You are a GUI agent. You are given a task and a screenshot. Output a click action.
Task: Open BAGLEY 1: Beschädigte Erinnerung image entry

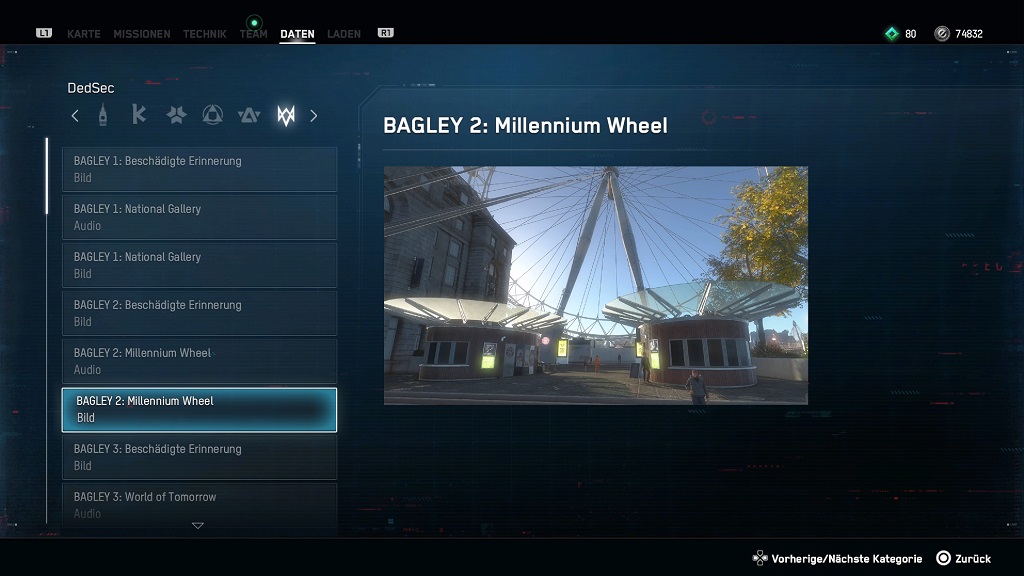pyautogui.click(x=200, y=169)
